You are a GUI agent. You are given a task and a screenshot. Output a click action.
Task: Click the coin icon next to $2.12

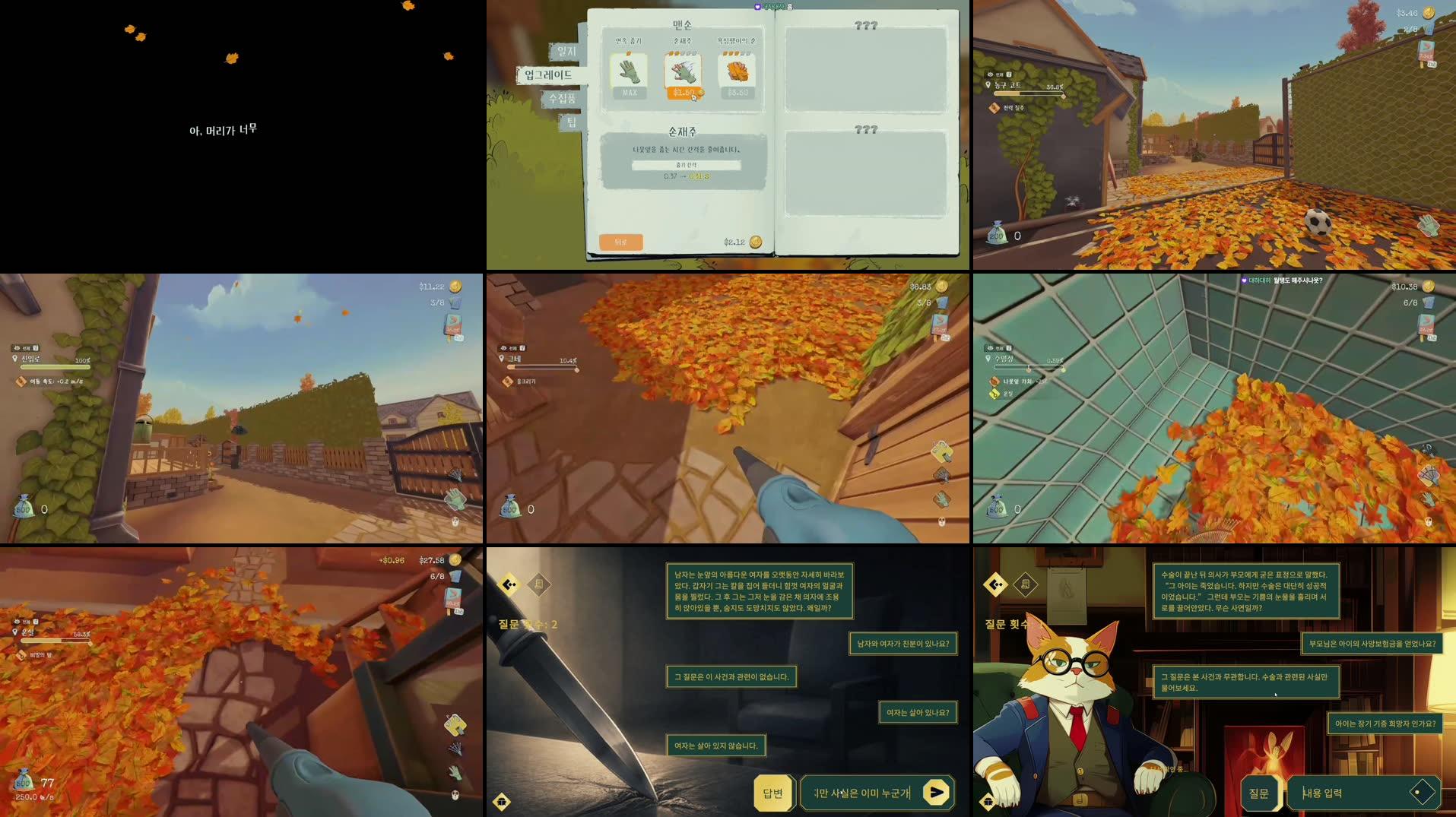(x=756, y=242)
